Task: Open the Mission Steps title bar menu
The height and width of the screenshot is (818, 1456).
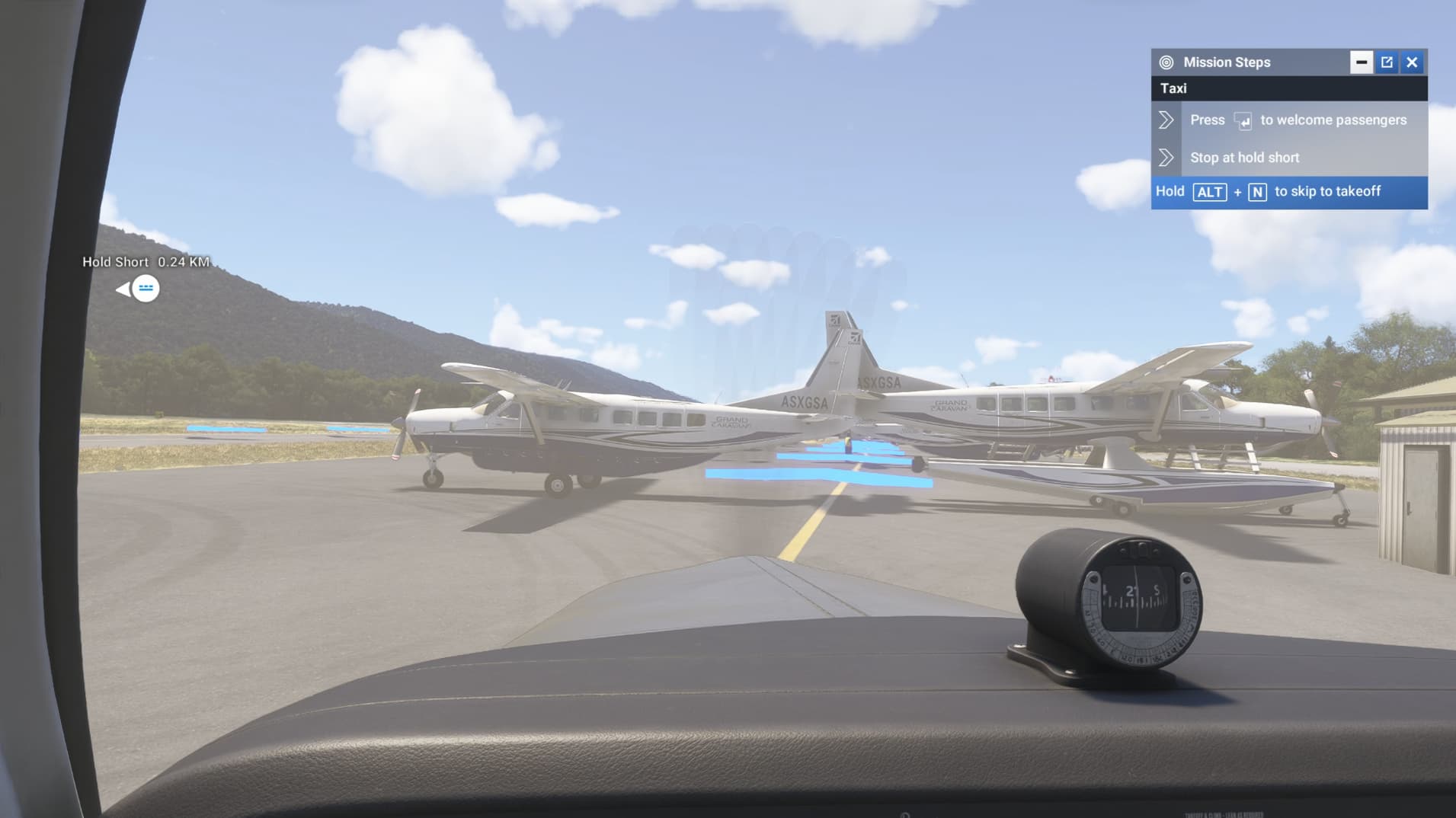Action: 1226,62
